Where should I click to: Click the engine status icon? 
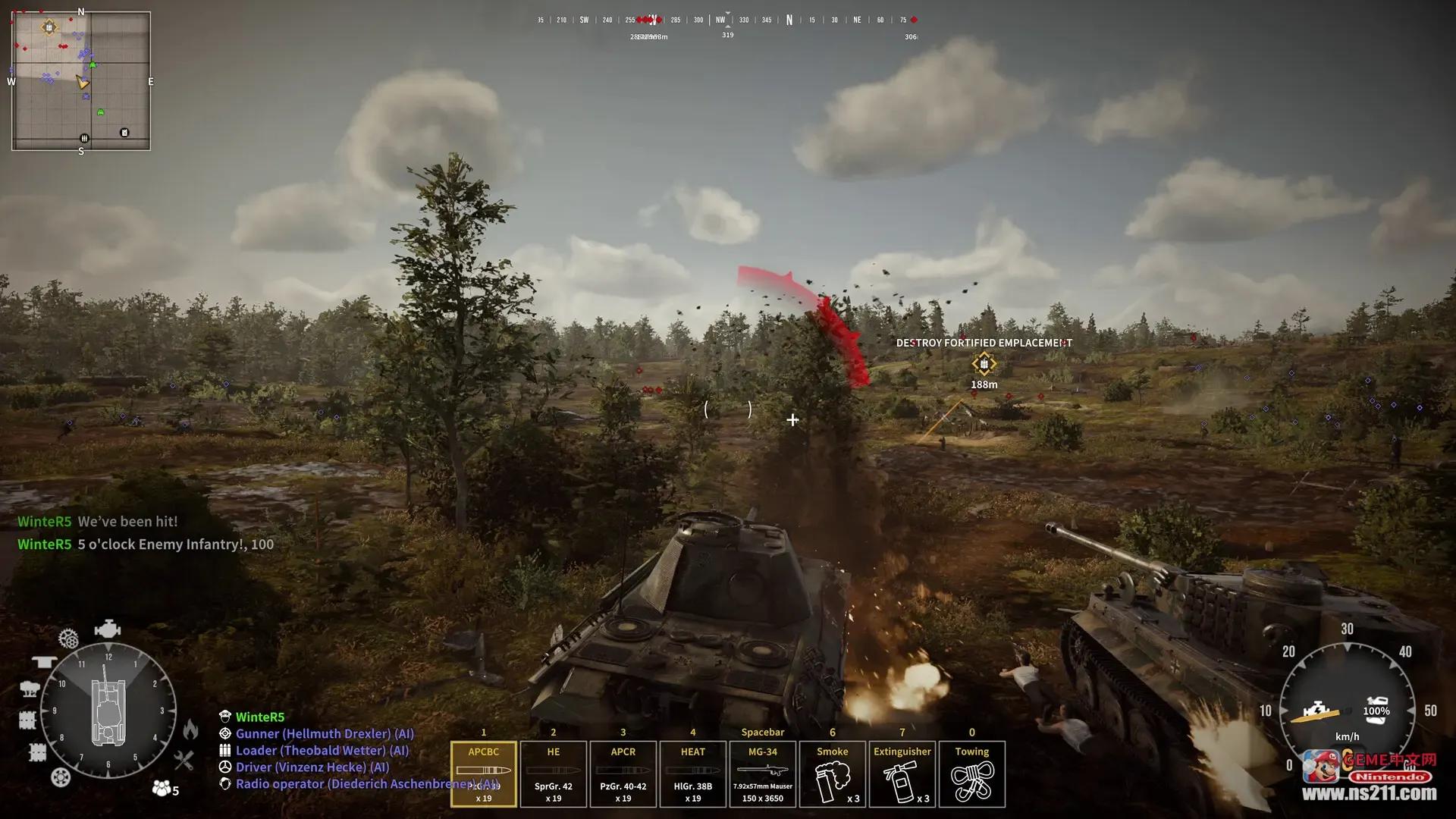coord(107,629)
